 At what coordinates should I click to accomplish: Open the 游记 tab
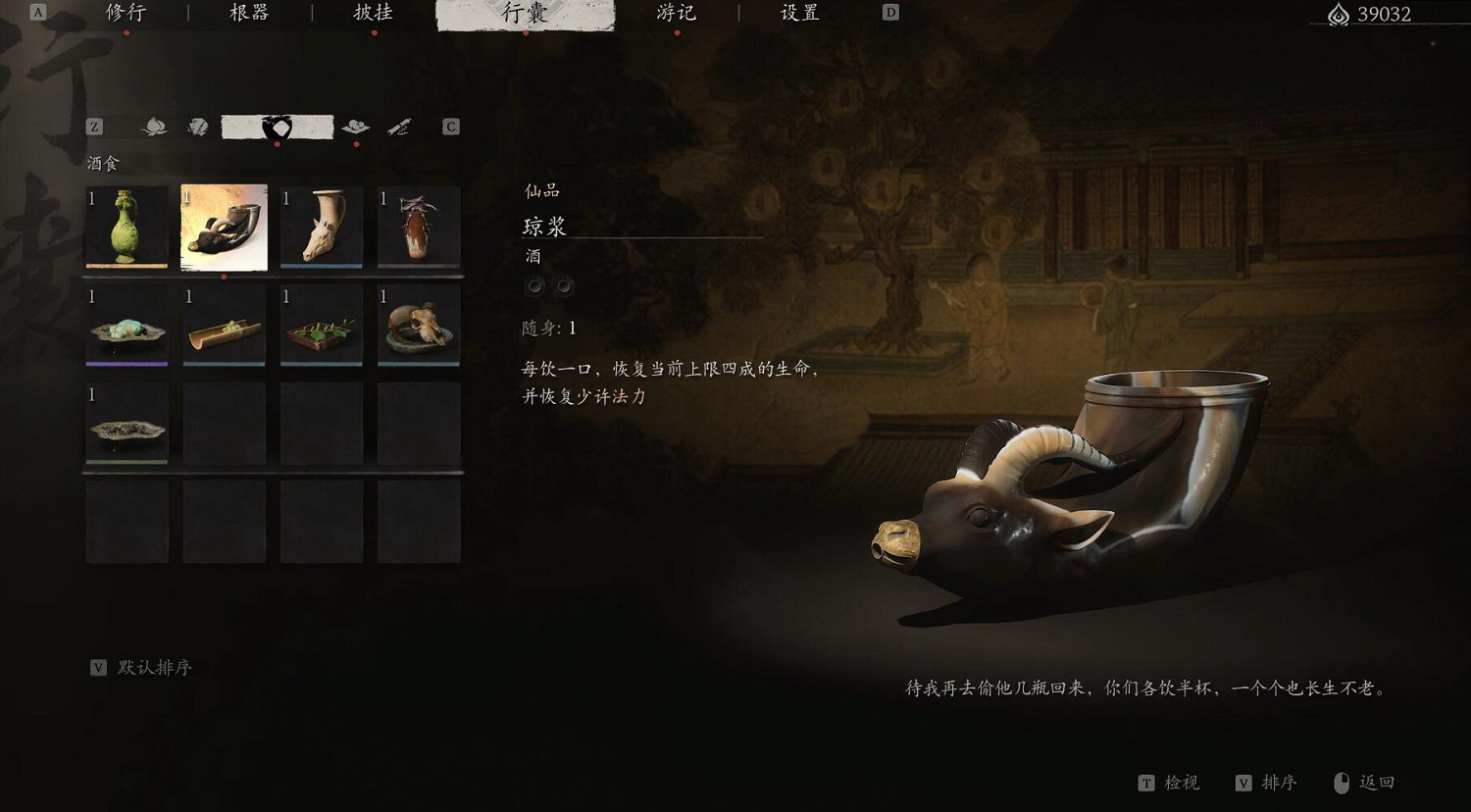tap(677, 13)
